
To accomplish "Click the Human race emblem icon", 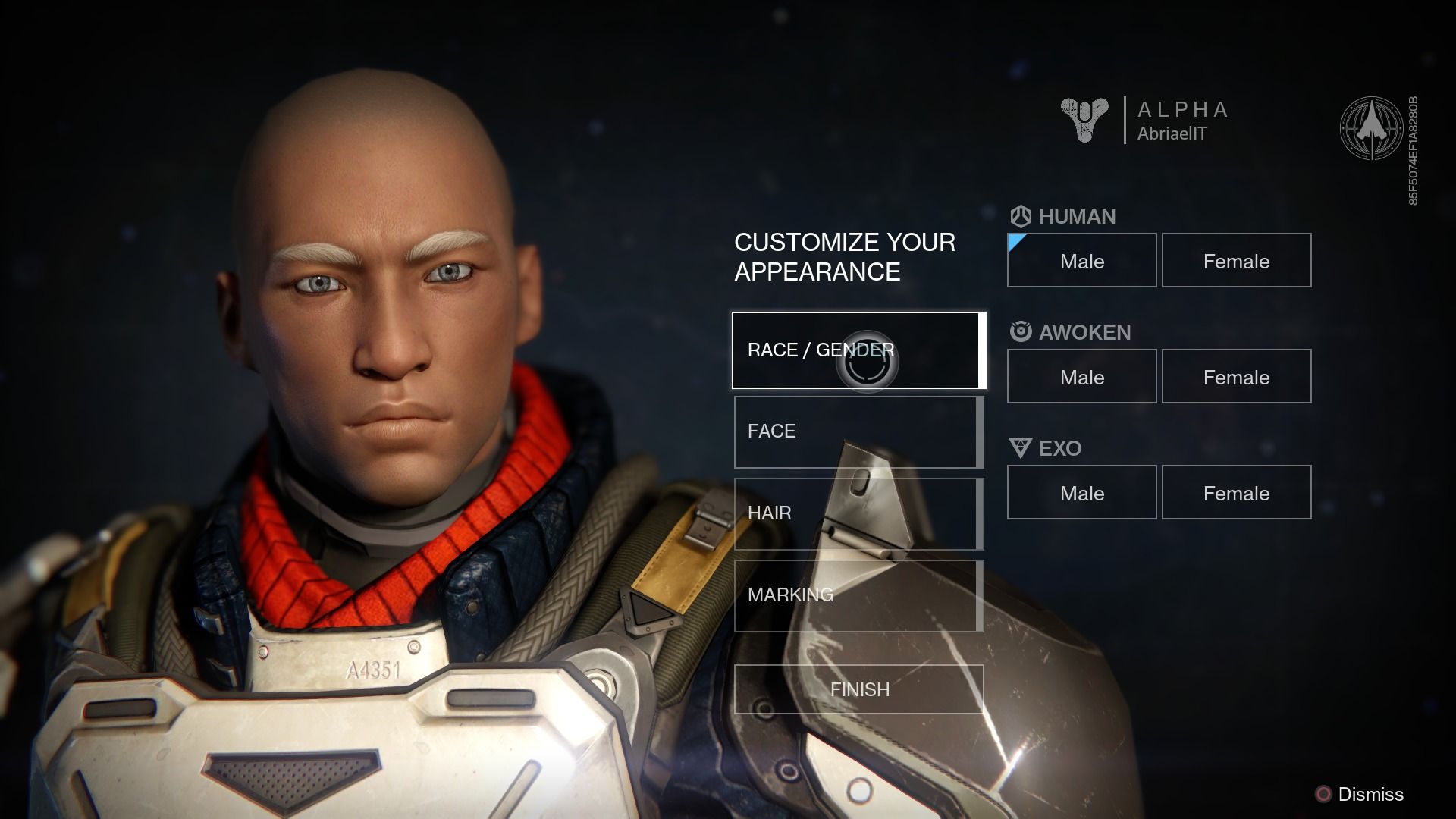I will point(1020,216).
